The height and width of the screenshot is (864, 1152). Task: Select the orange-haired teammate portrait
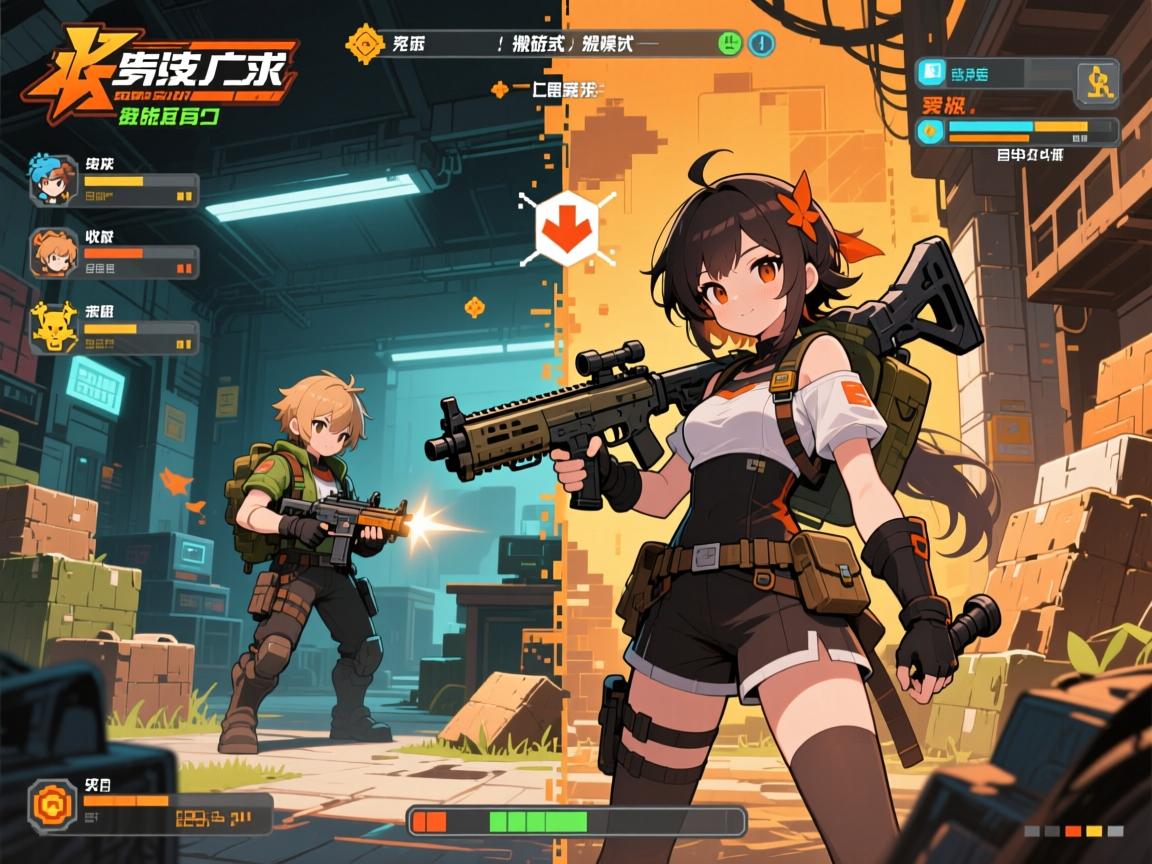54,252
